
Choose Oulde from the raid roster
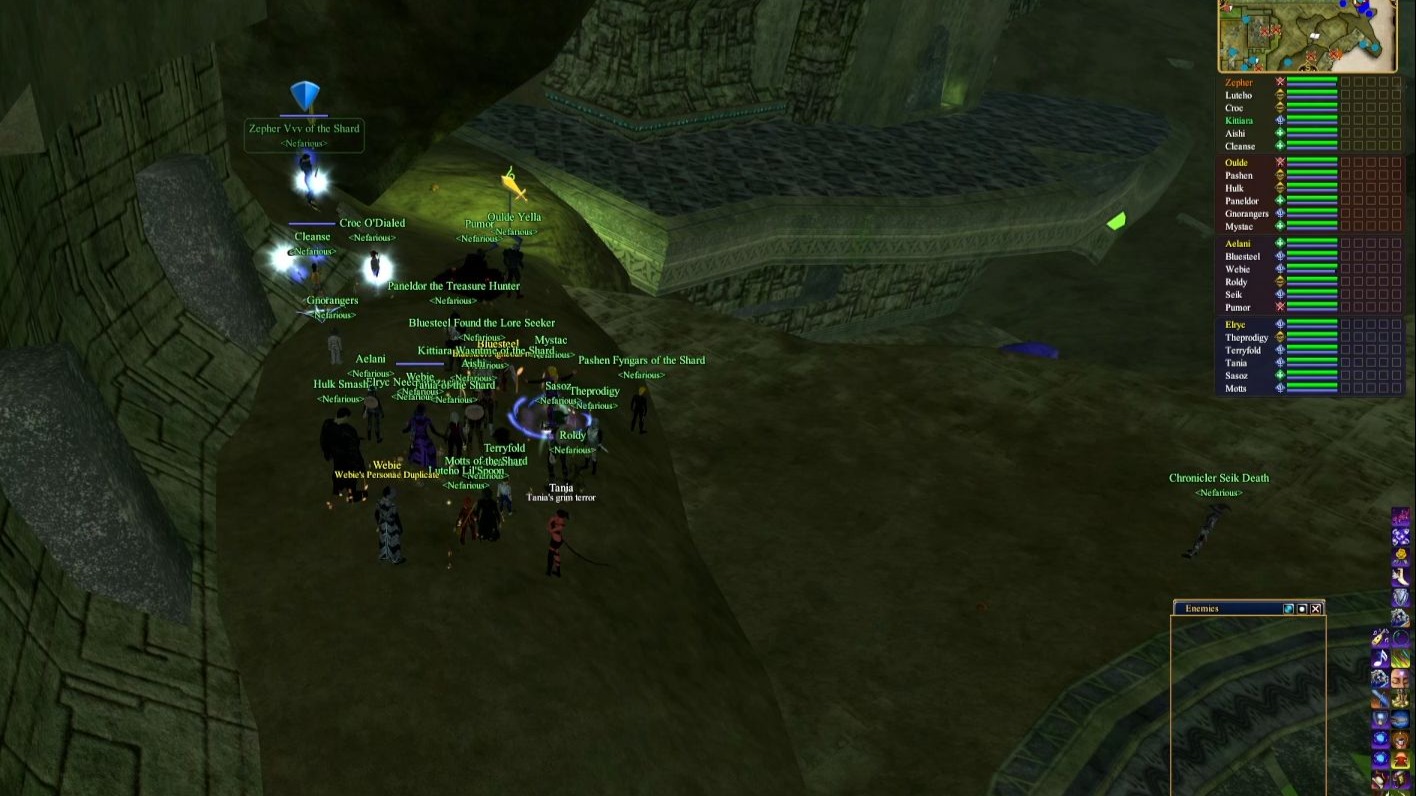[1236, 163]
